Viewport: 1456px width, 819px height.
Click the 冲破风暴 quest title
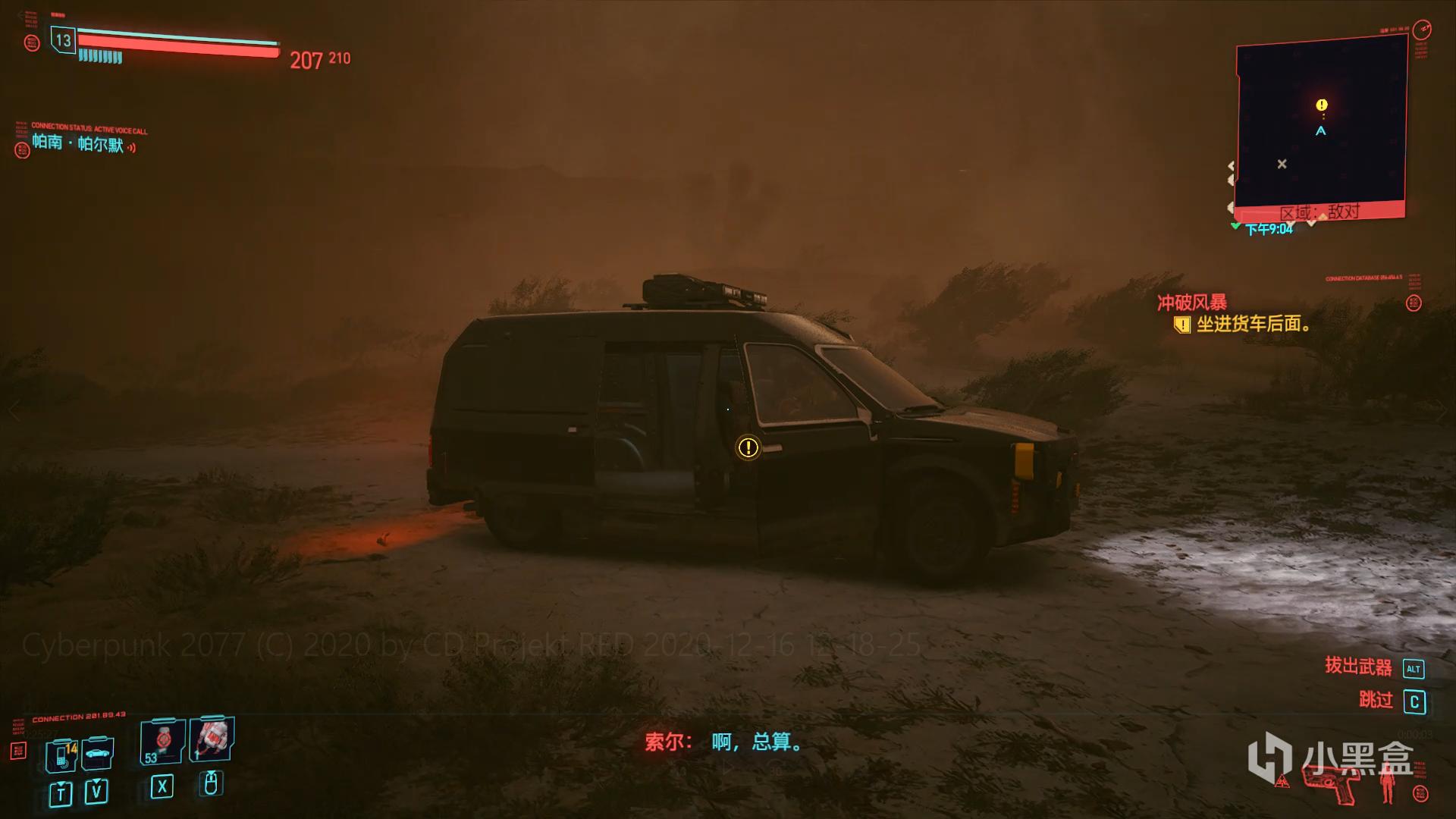click(1191, 303)
